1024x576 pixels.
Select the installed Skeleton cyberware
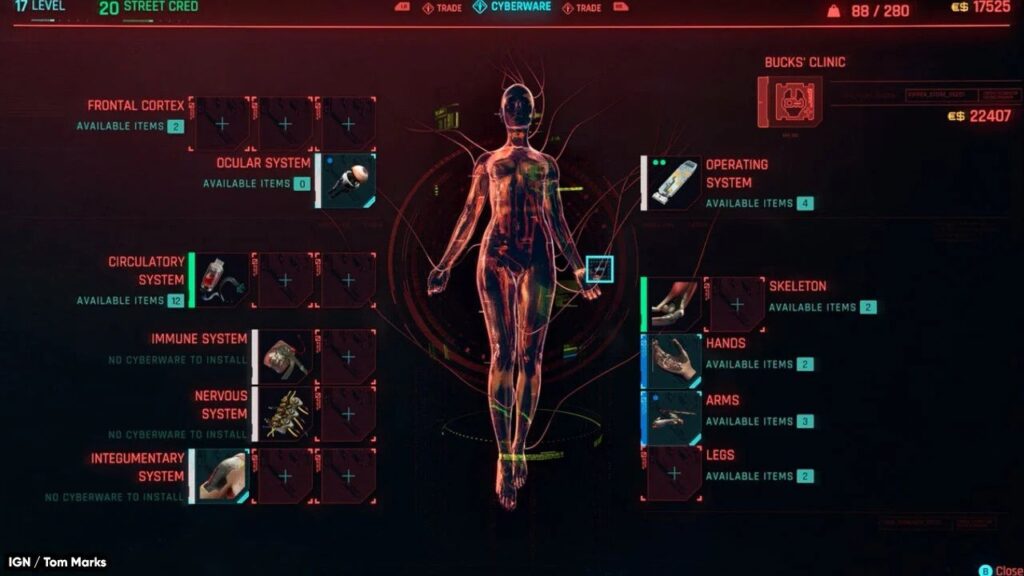[x=674, y=305]
